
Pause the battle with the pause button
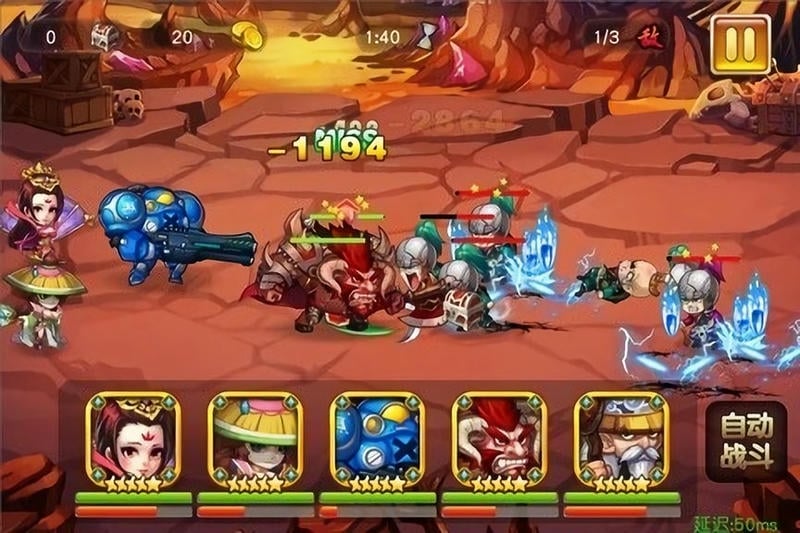point(740,45)
